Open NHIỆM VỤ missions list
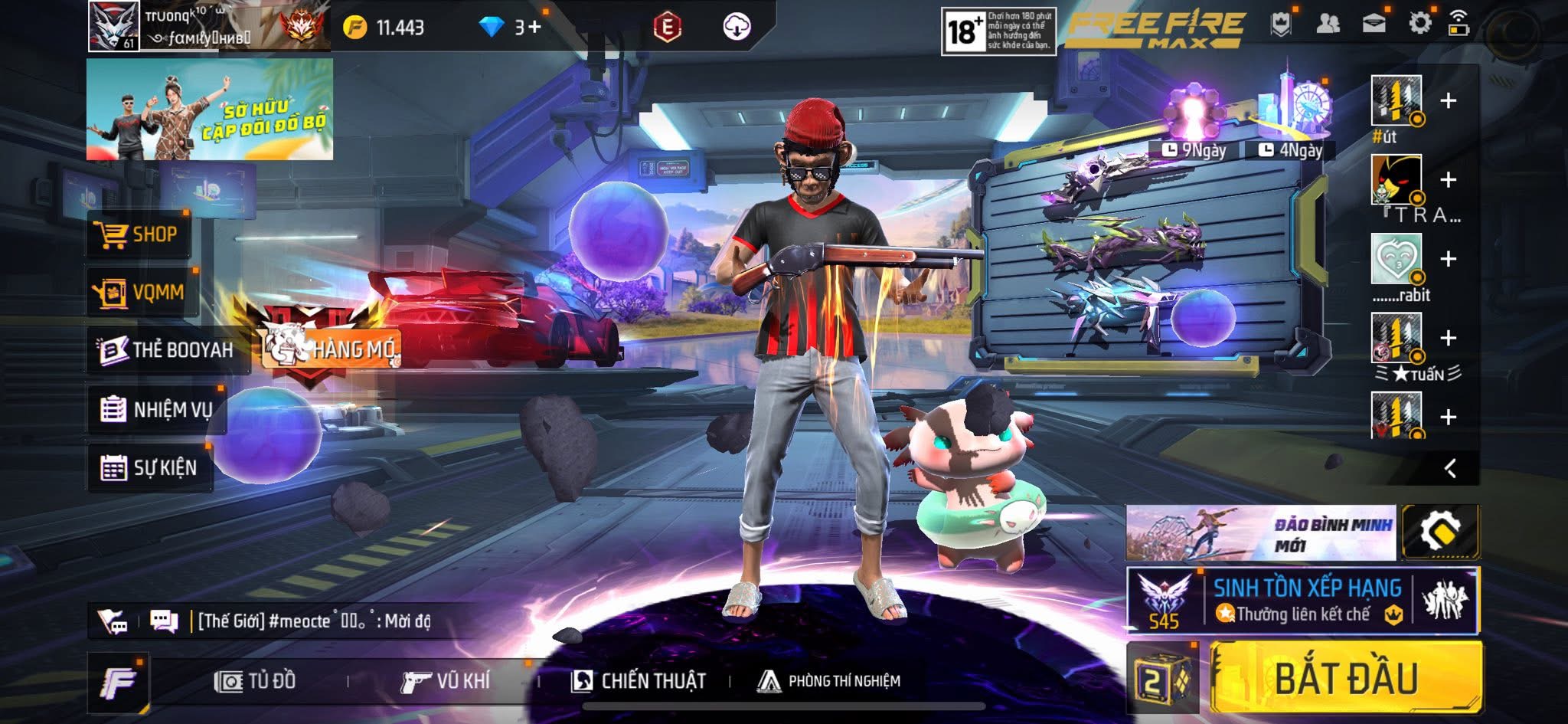This screenshot has height=724, width=1568. 156,410
